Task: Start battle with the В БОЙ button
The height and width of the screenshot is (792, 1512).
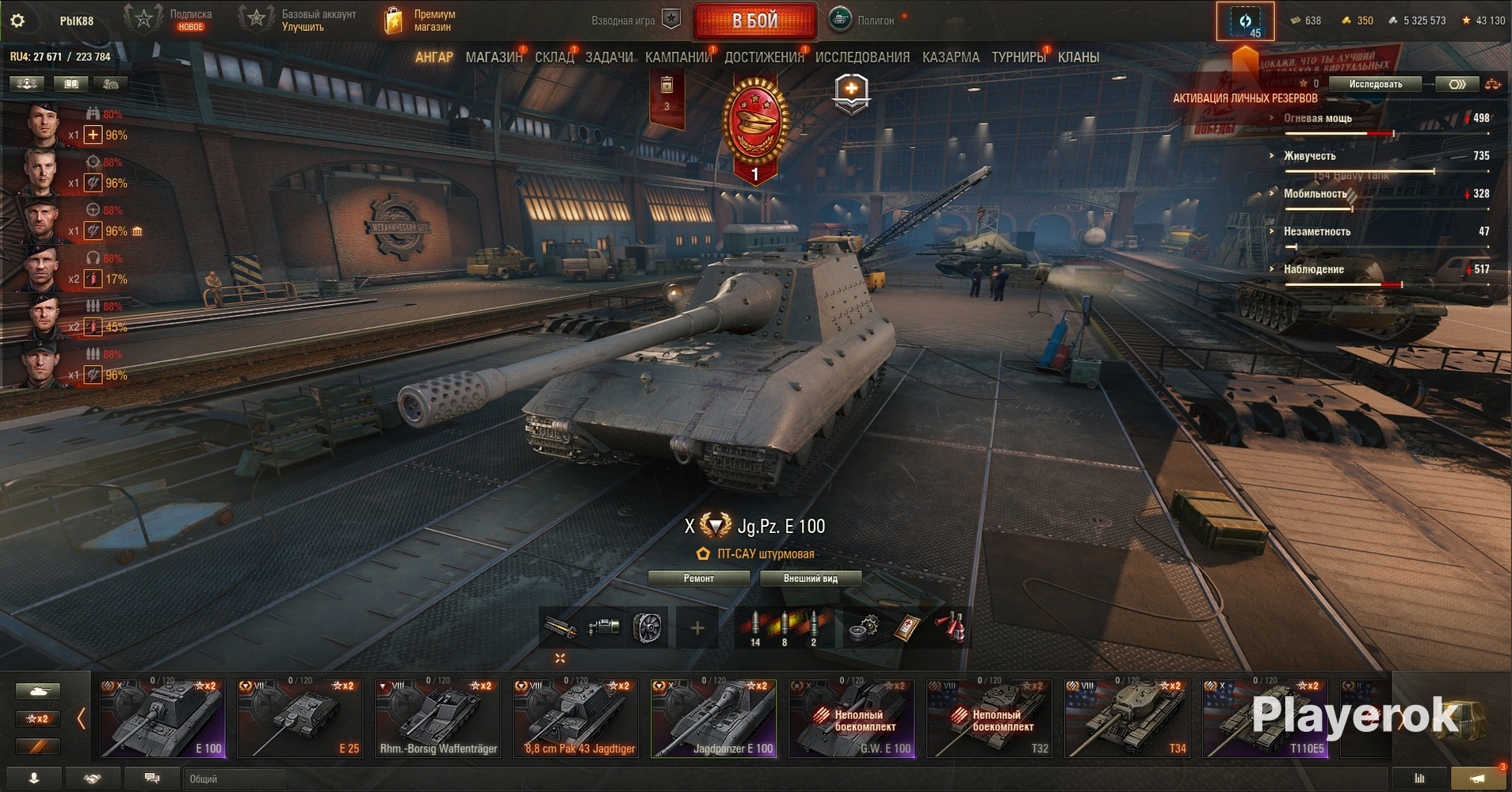Action: click(754, 21)
